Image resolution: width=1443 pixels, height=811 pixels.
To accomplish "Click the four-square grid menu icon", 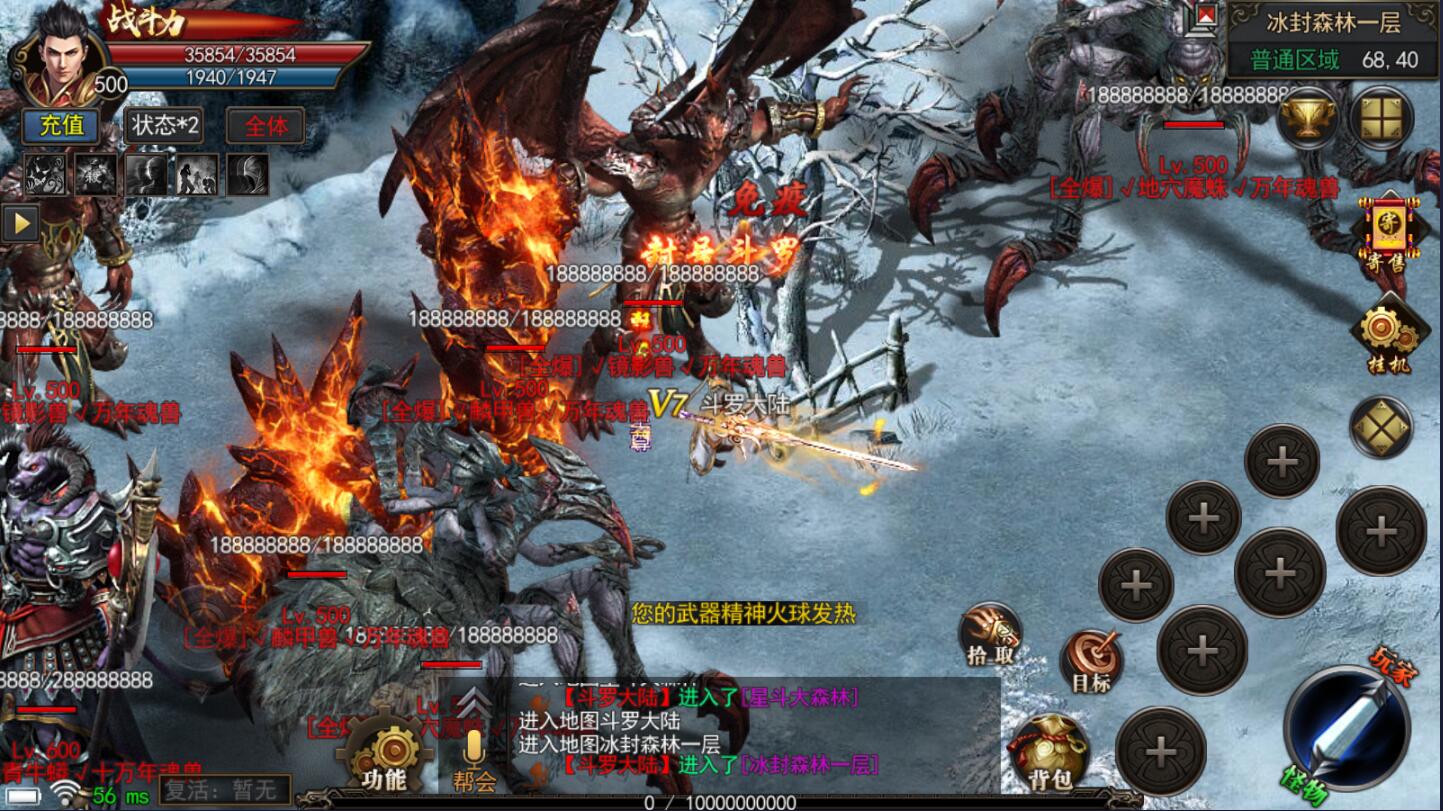I will tap(1381, 117).
